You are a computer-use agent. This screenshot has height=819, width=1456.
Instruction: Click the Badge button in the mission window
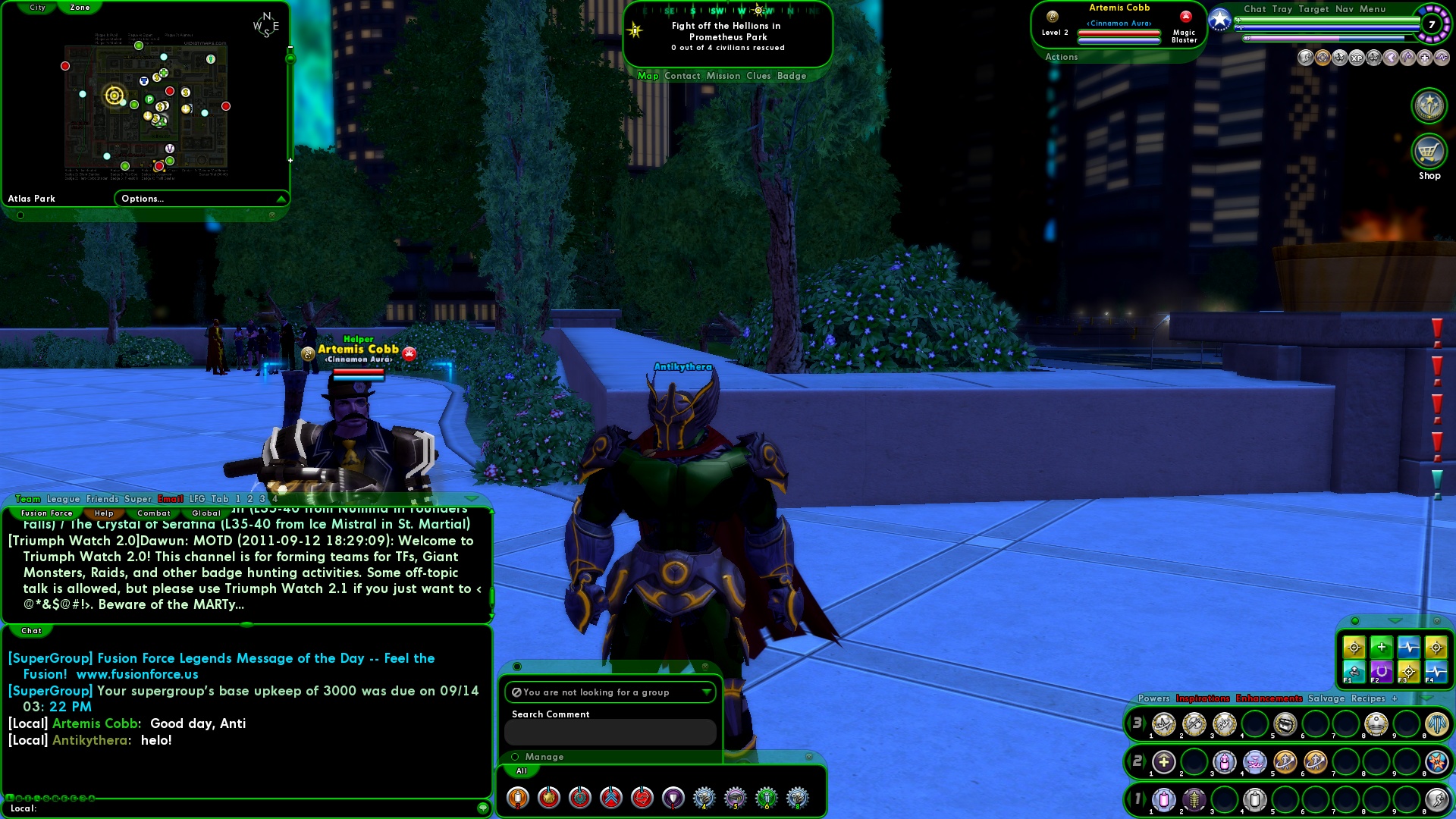pyautogui.click(x=792, y=75)
